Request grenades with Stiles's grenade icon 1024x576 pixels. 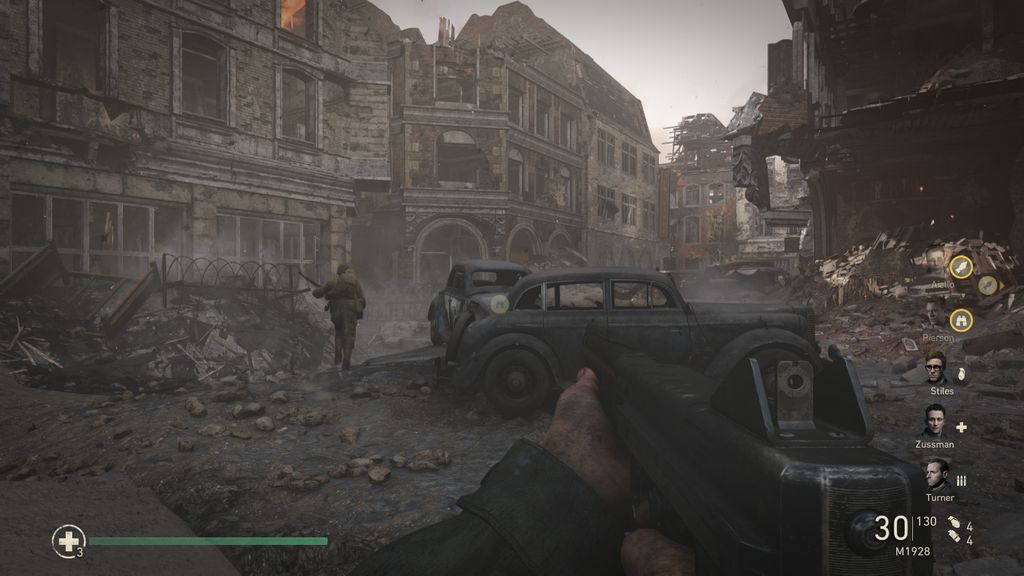(x=962, y=374)
